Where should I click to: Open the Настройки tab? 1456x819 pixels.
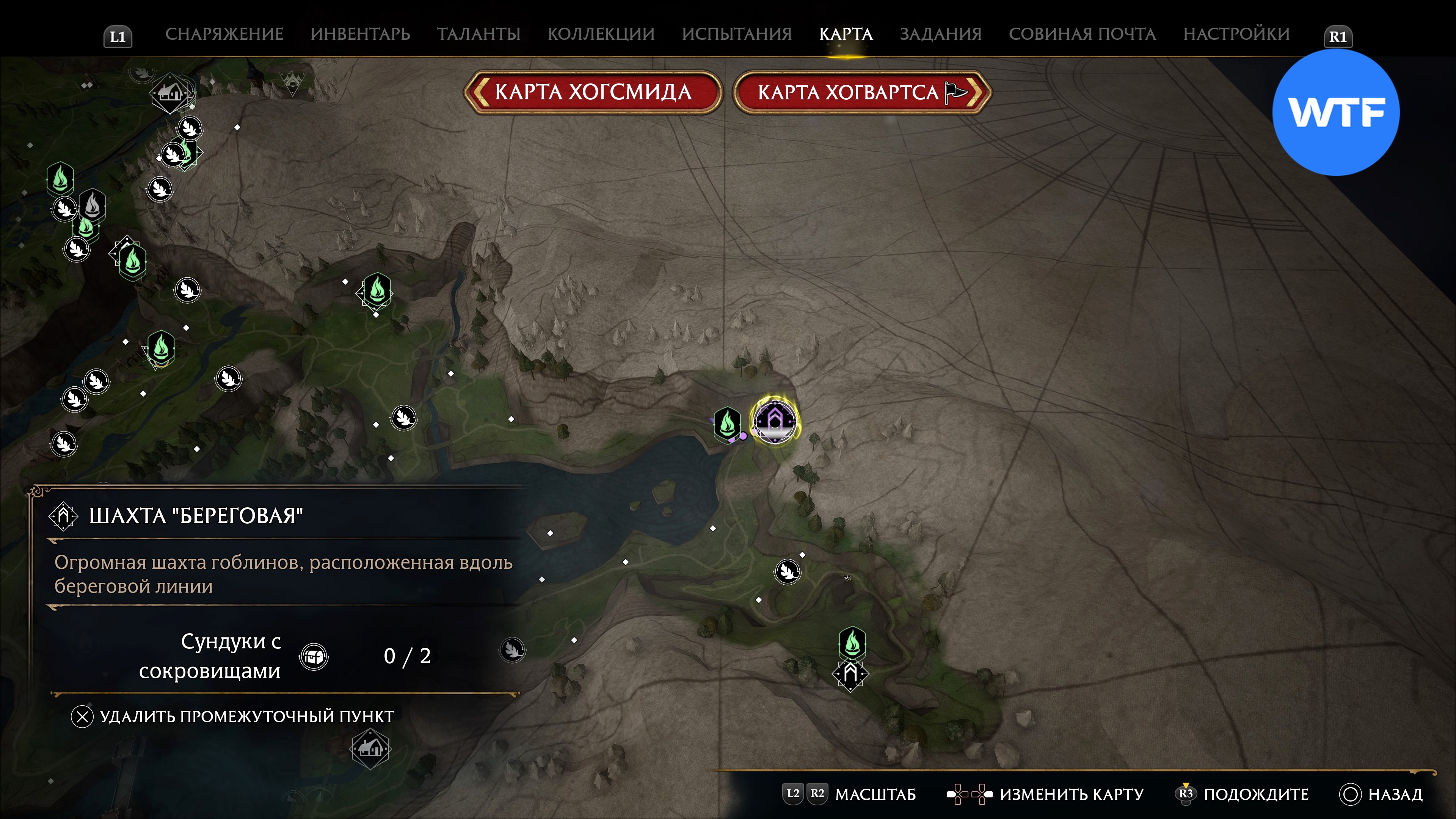coord(1236,34)
